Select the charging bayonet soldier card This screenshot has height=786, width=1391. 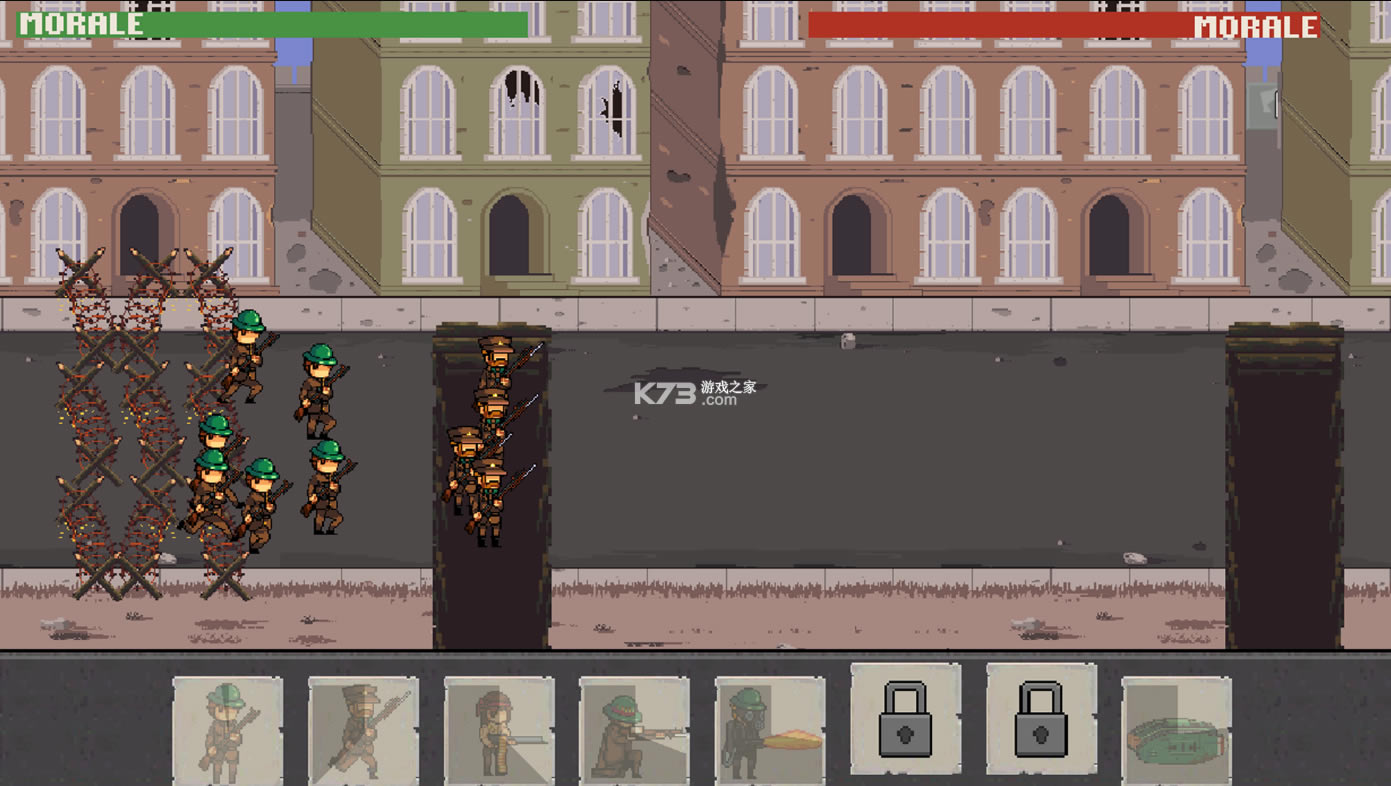click(363, 729)
